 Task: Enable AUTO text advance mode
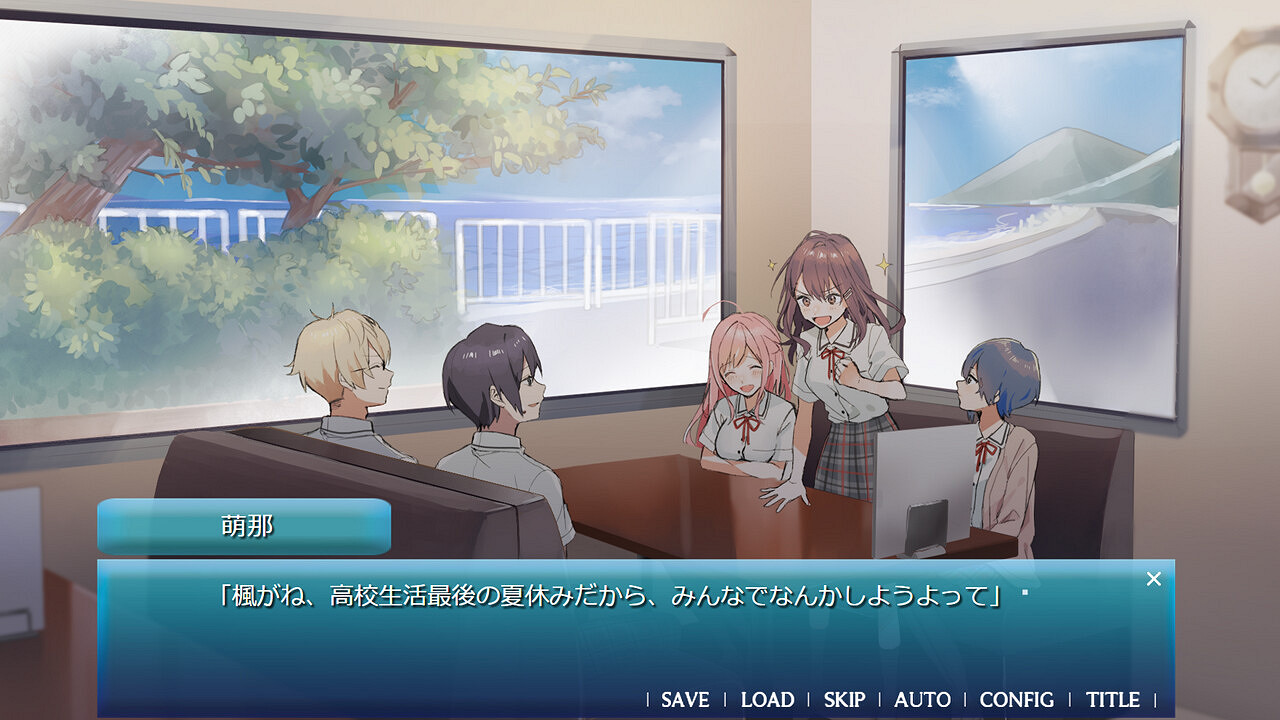tap(920, 700)
